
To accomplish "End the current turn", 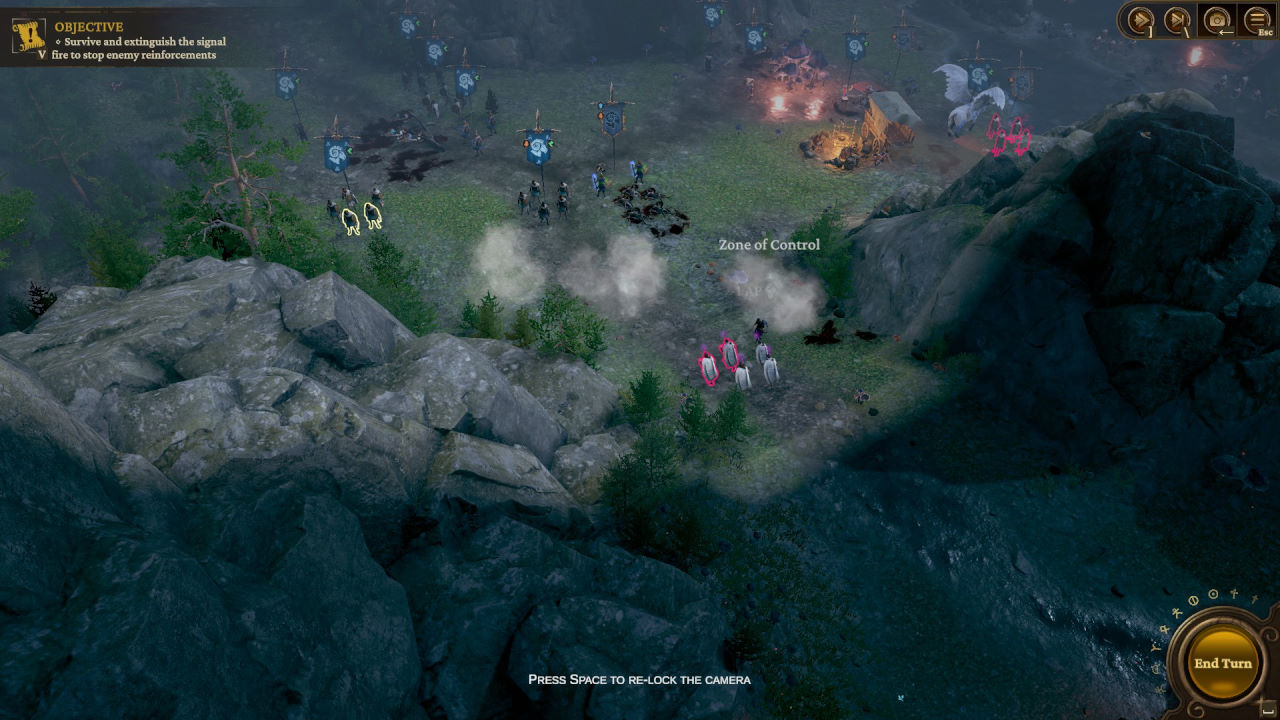I will click(1222, 663).
